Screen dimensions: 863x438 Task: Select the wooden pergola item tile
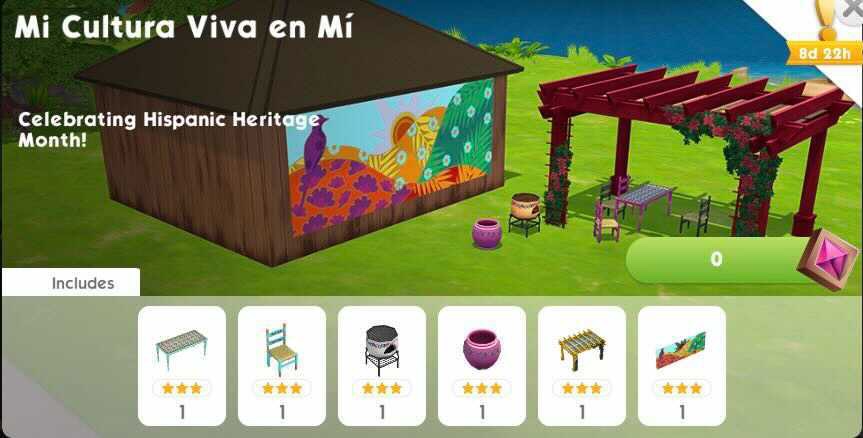[581, 365]
